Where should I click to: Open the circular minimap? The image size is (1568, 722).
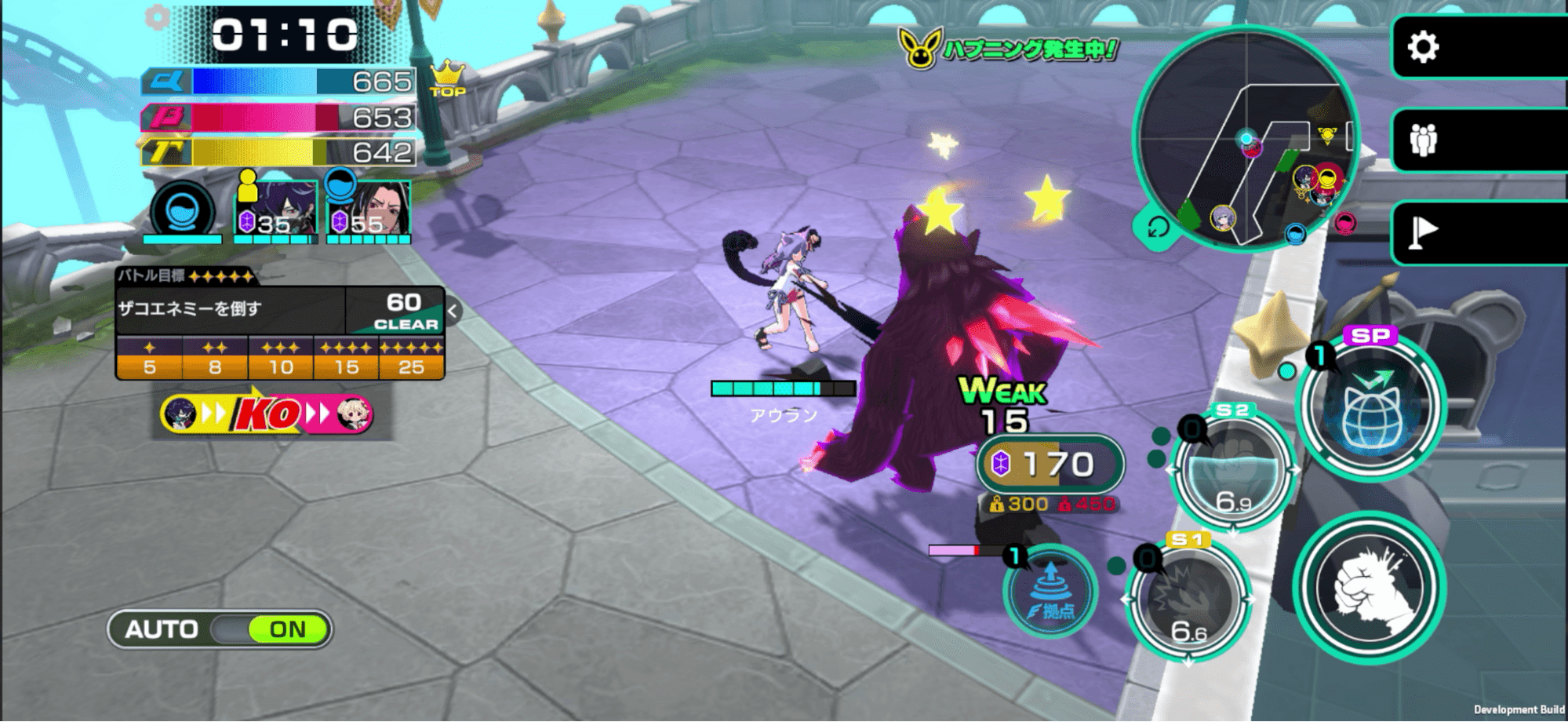(1246, 137)
